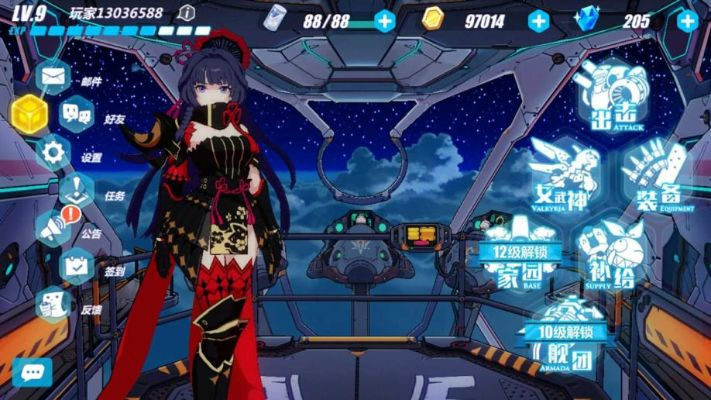Add stamina with the plus button
711x400 pixels.
385,20
